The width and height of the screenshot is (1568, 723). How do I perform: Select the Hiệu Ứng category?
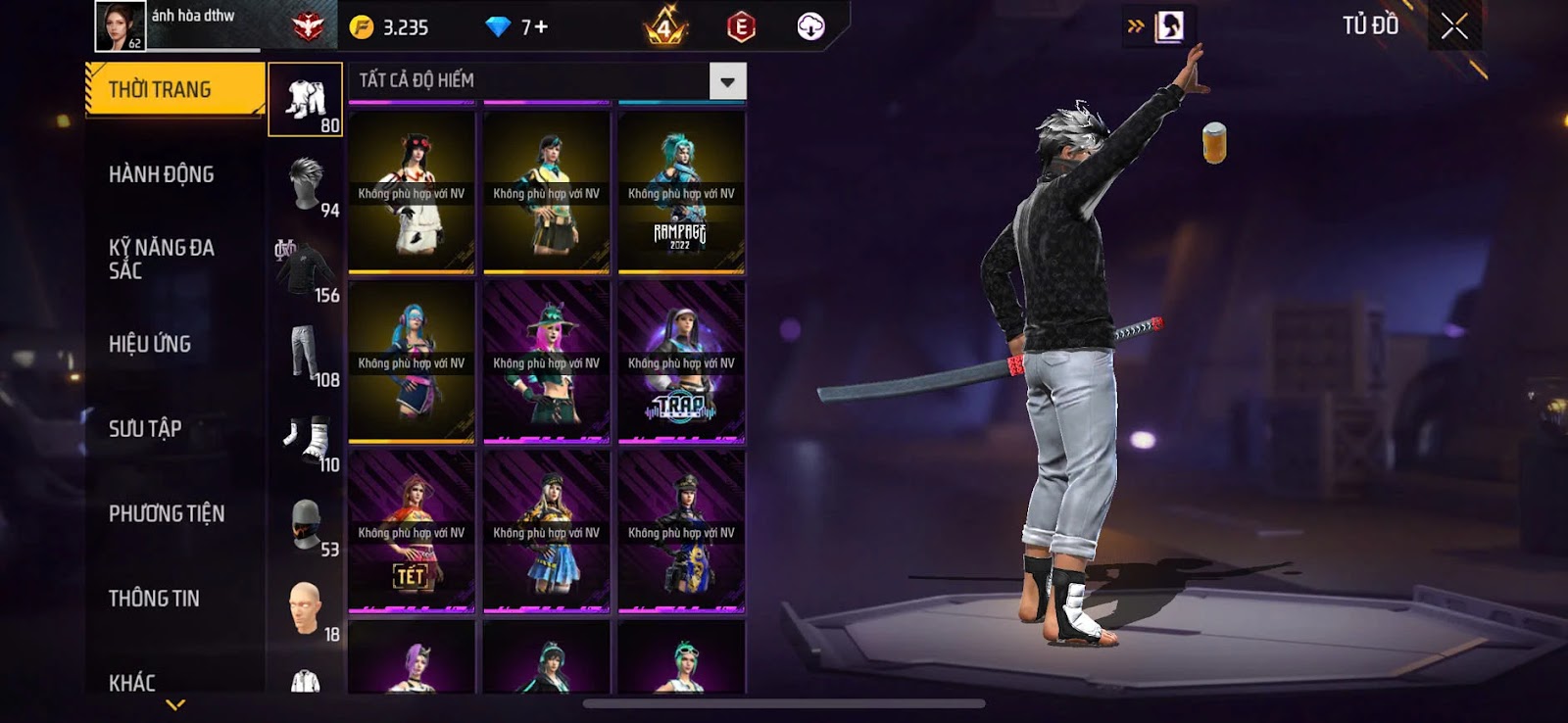(x=150, y=344)
